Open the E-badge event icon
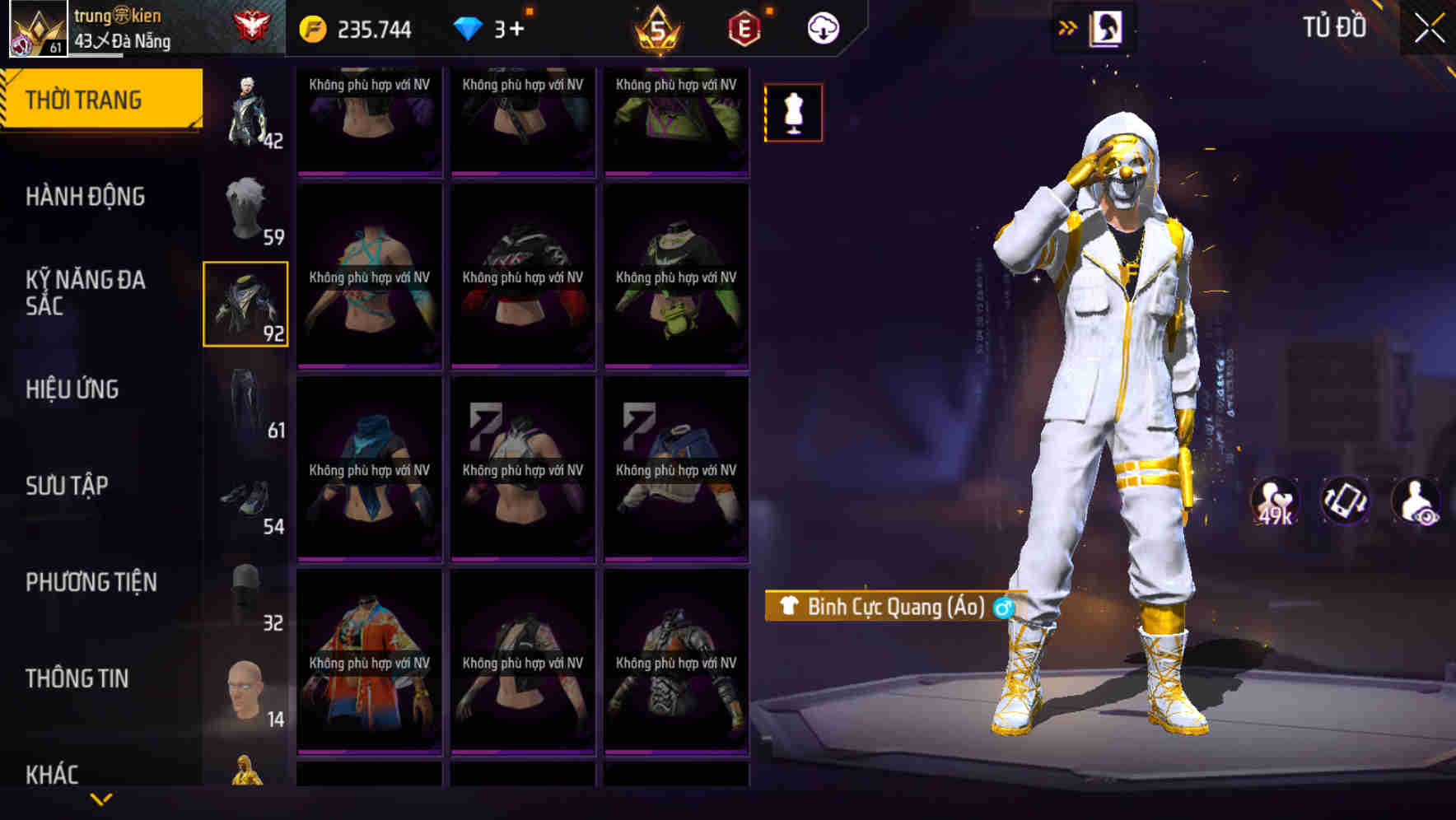 (740, 27)
